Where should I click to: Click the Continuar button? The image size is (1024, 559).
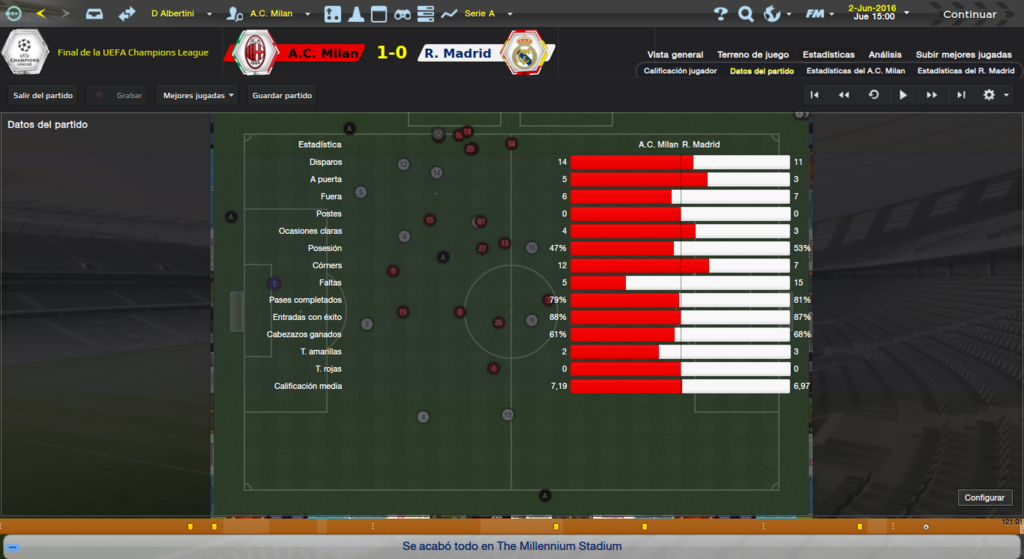click(x=969, y=14)
